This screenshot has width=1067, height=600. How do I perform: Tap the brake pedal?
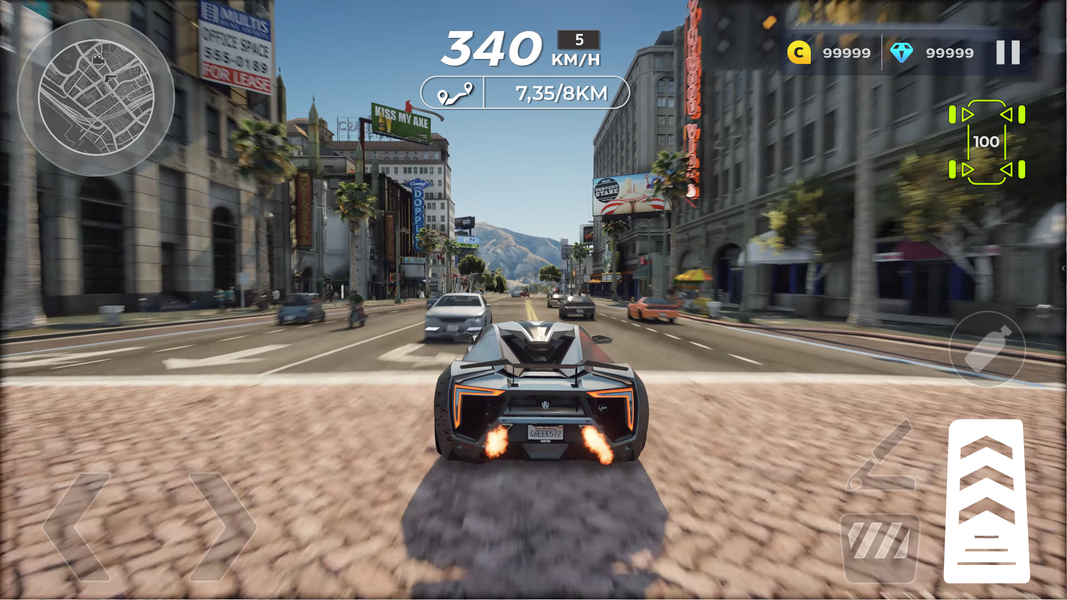click(880, 547)
